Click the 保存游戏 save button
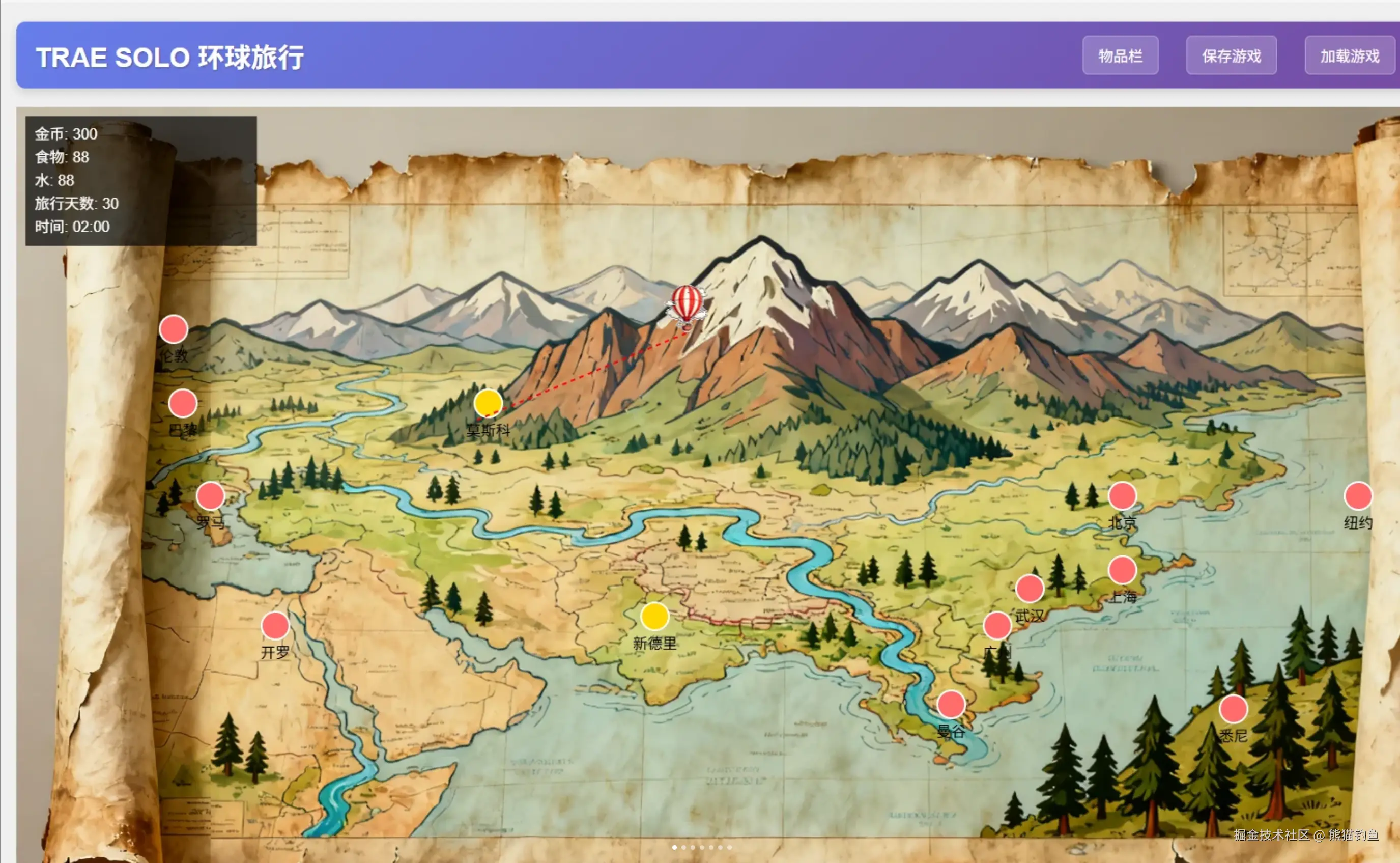The height and width of the screenshot is (863, 1400). coord(1231,55)
